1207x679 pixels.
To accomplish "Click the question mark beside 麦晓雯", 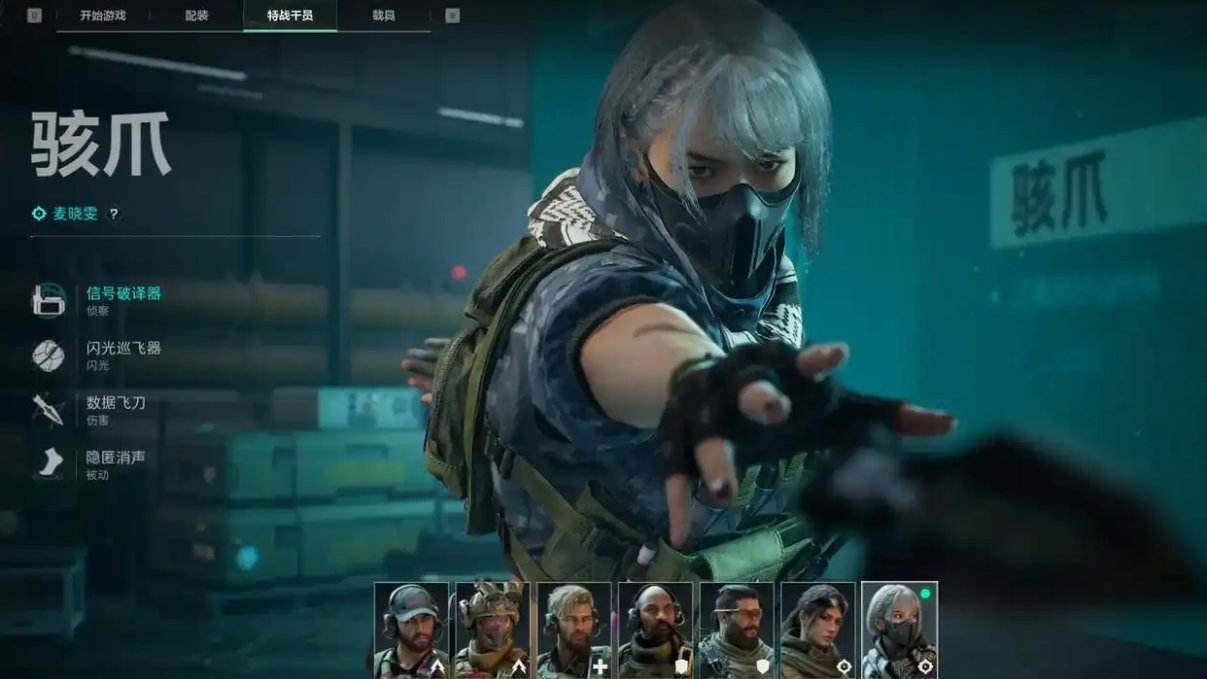I will [114, 214].
